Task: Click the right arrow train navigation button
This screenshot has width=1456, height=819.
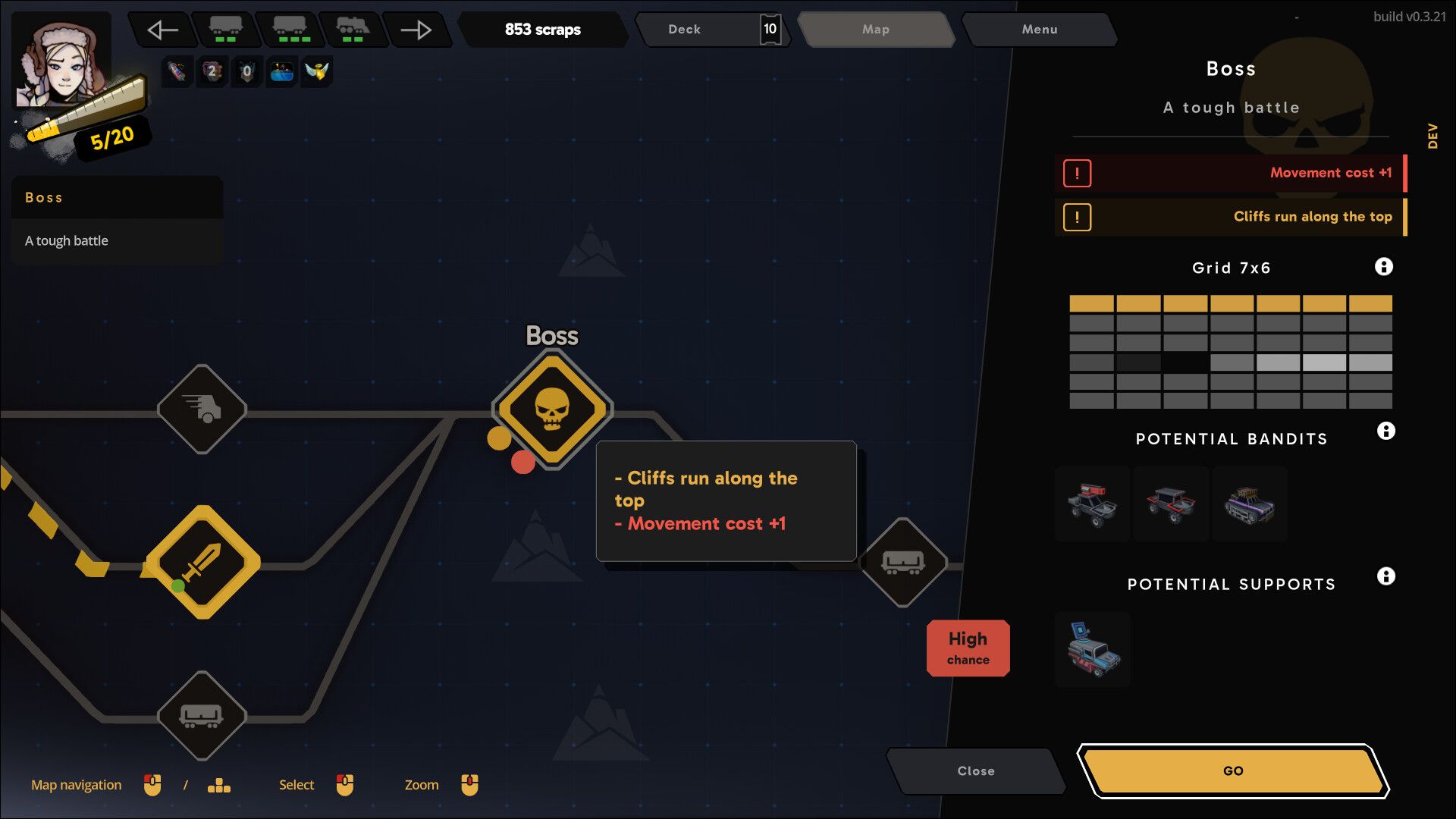Action: pyautogui.click(x=416, y=30)
